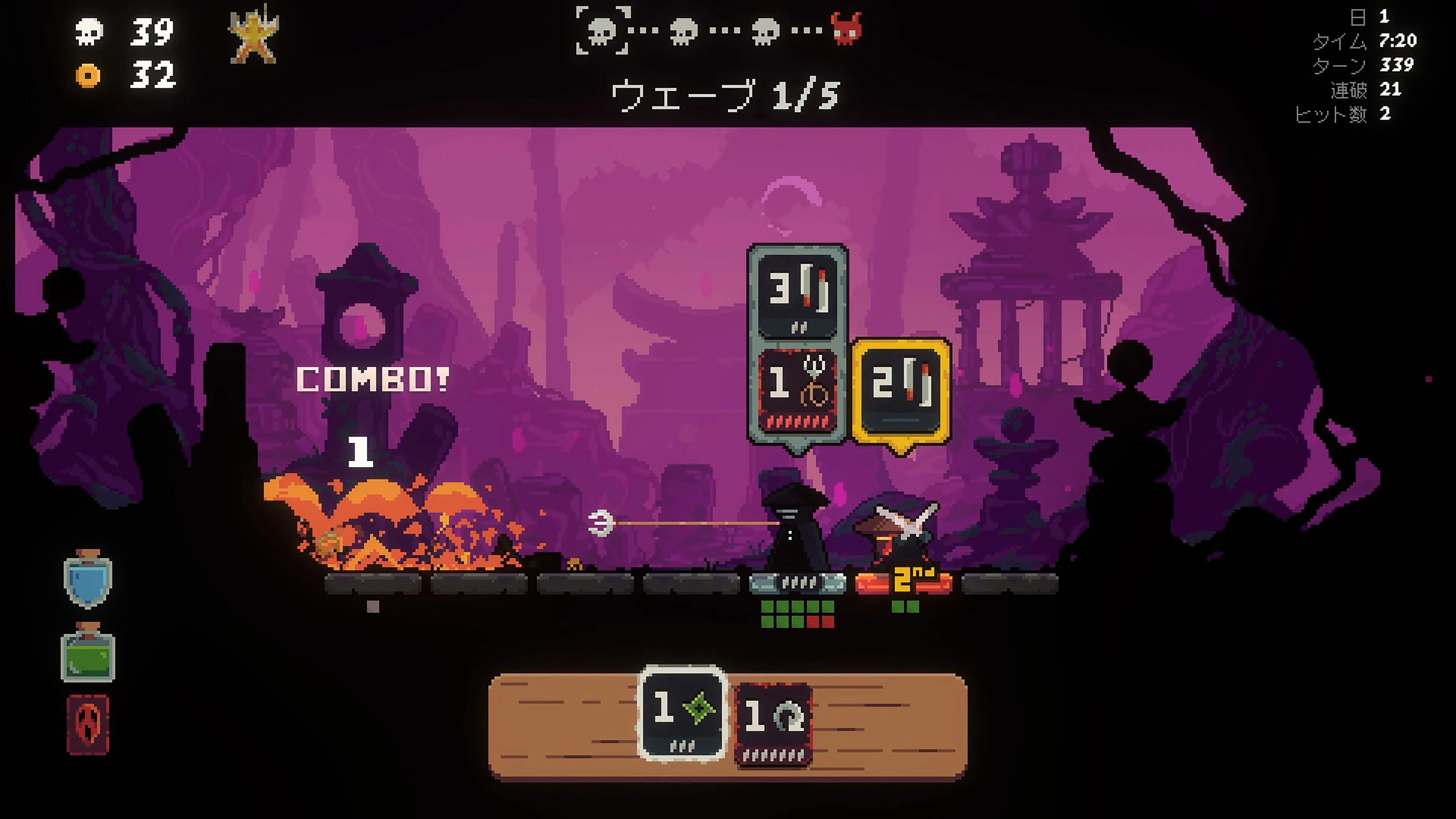The height and width of the screenshot is (819, 1456).
Task: Open the red flame card icon
Action: pos(88,725)
